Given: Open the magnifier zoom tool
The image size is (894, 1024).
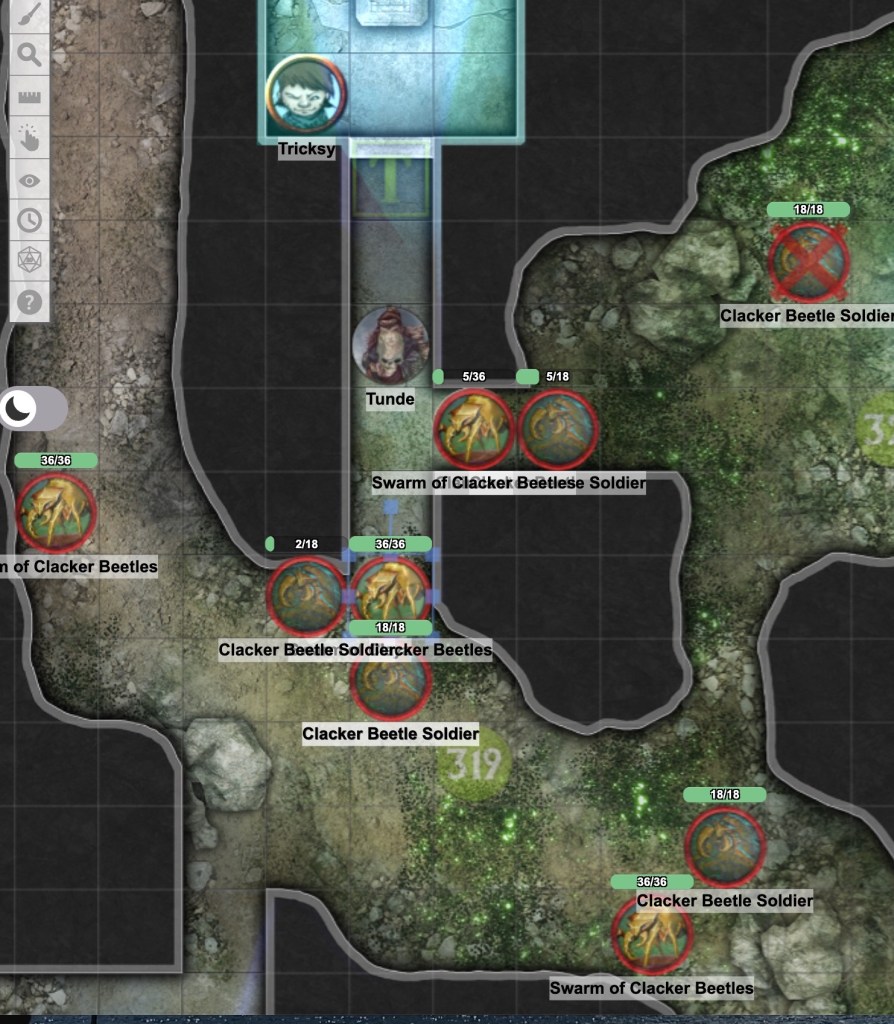Looking at the screenshot, I should coord(30,56).
